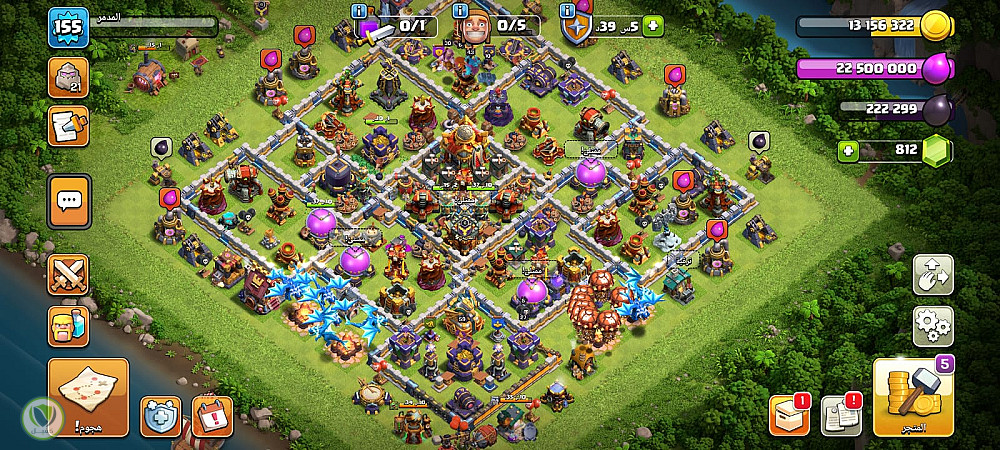
Task: Open the shield with plus icon
Action: tap(160, 415)
